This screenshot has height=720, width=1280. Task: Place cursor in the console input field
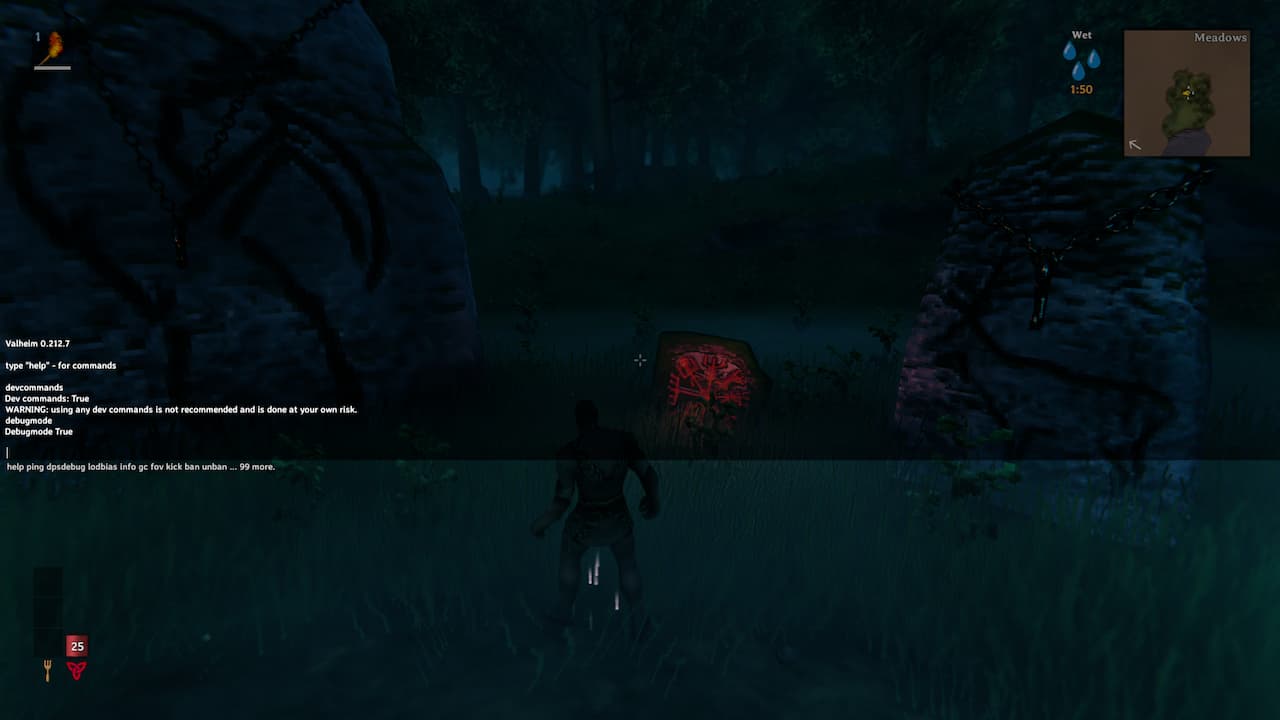point(5,452)
